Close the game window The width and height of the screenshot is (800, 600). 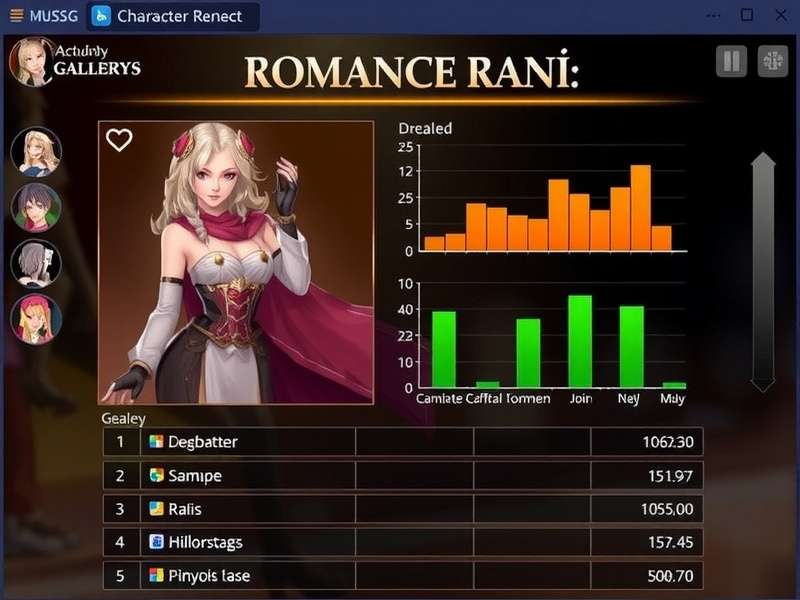(x=777, y=15)
